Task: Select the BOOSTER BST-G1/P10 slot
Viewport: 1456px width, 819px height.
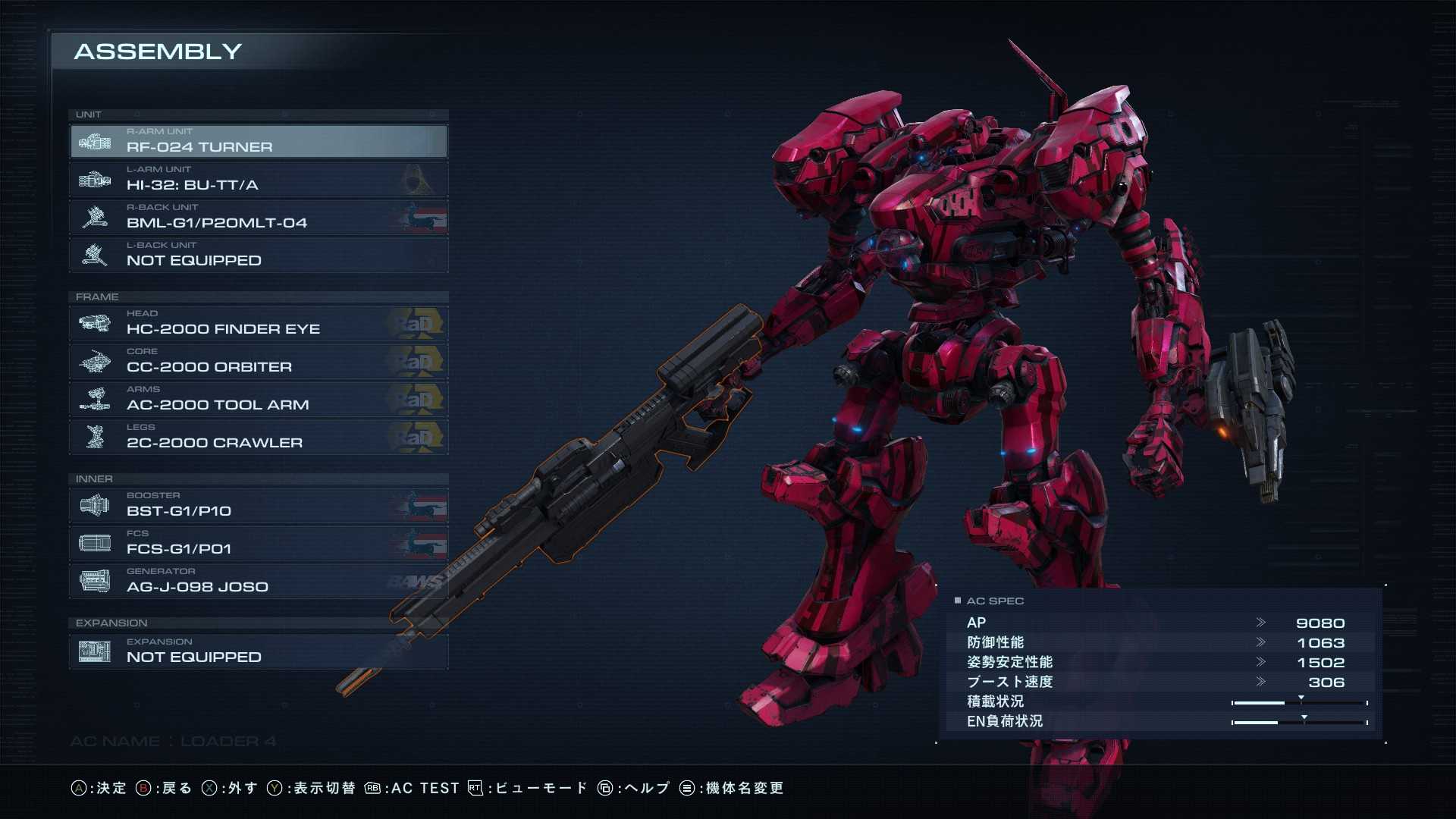Action: tap(258, 506)
